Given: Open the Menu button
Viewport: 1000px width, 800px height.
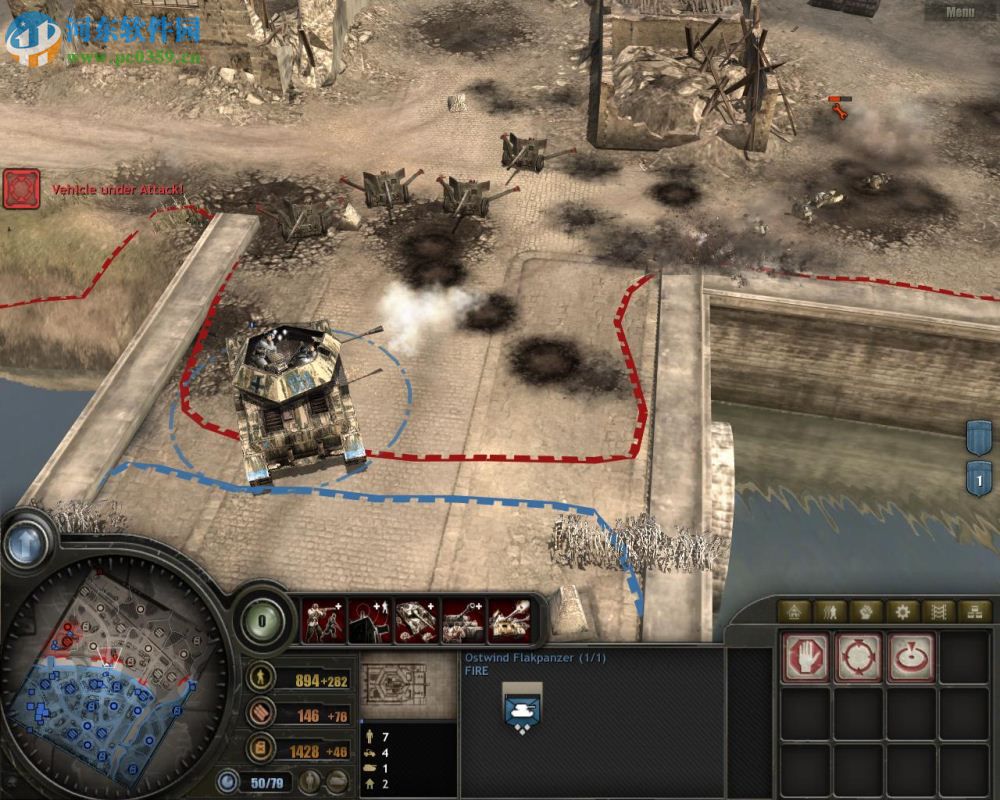Looking at the screenshot, I should pyautogui.click(x=959, y=13).
